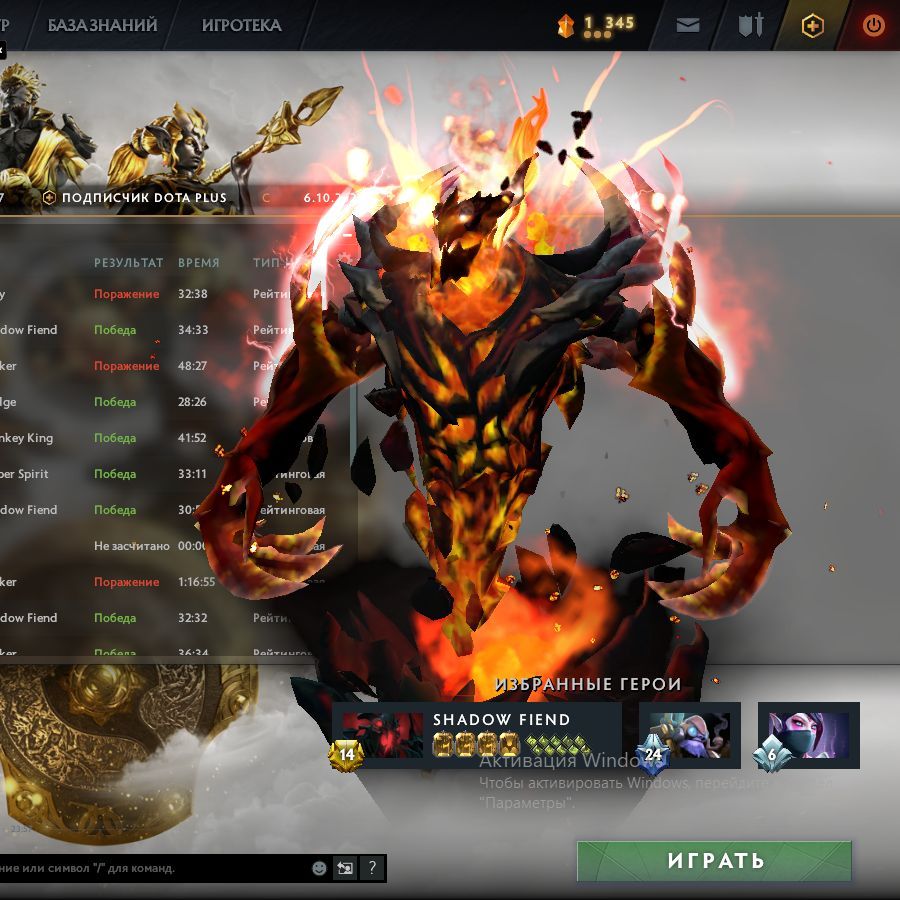Screen dimensions: 900x900
Task: Open the 48:27 defeat match row
Action: click(150, 366)
